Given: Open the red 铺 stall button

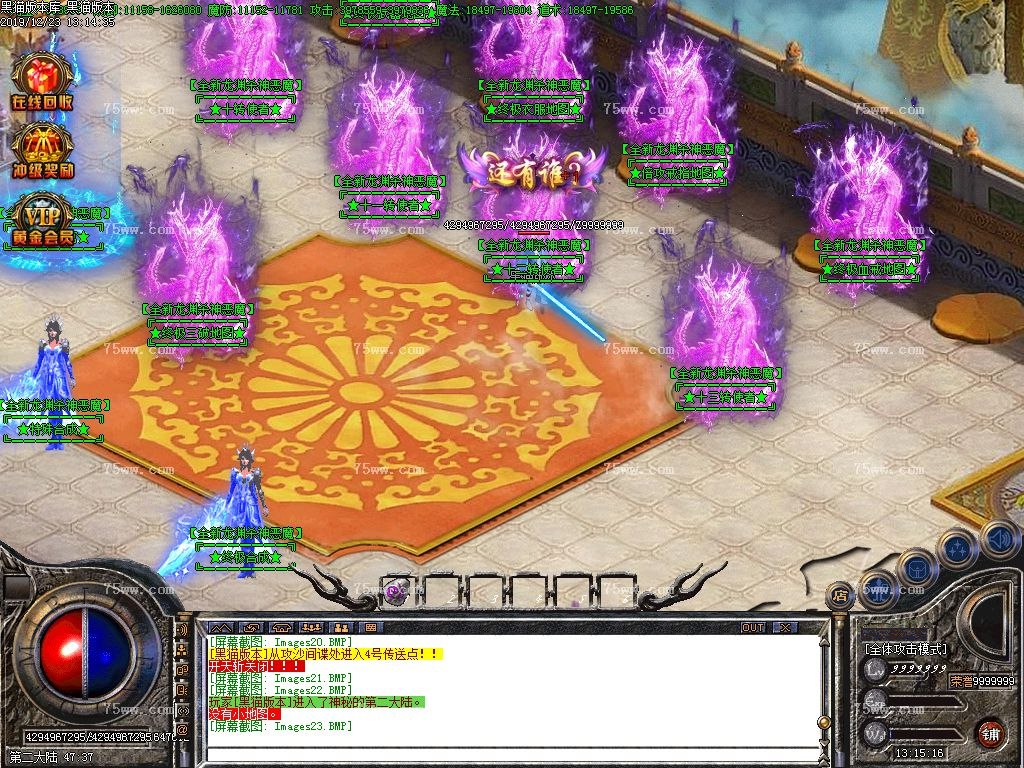Looking at the screenshot, I should point(991,733).
